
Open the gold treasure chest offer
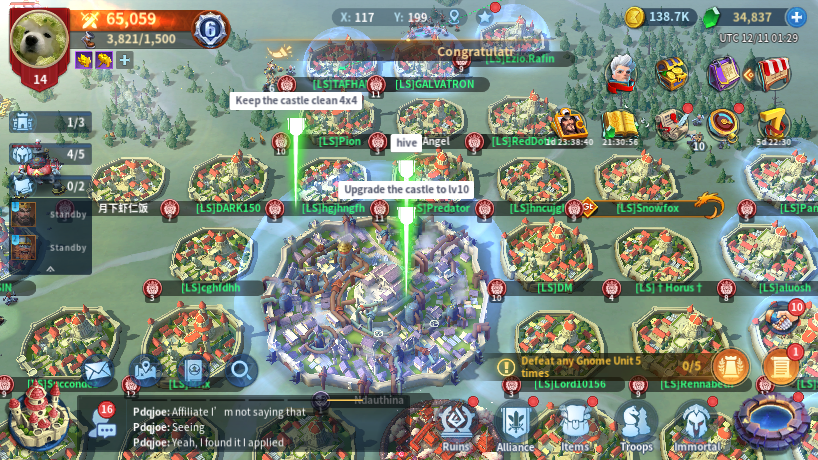[x=671, y=72]
